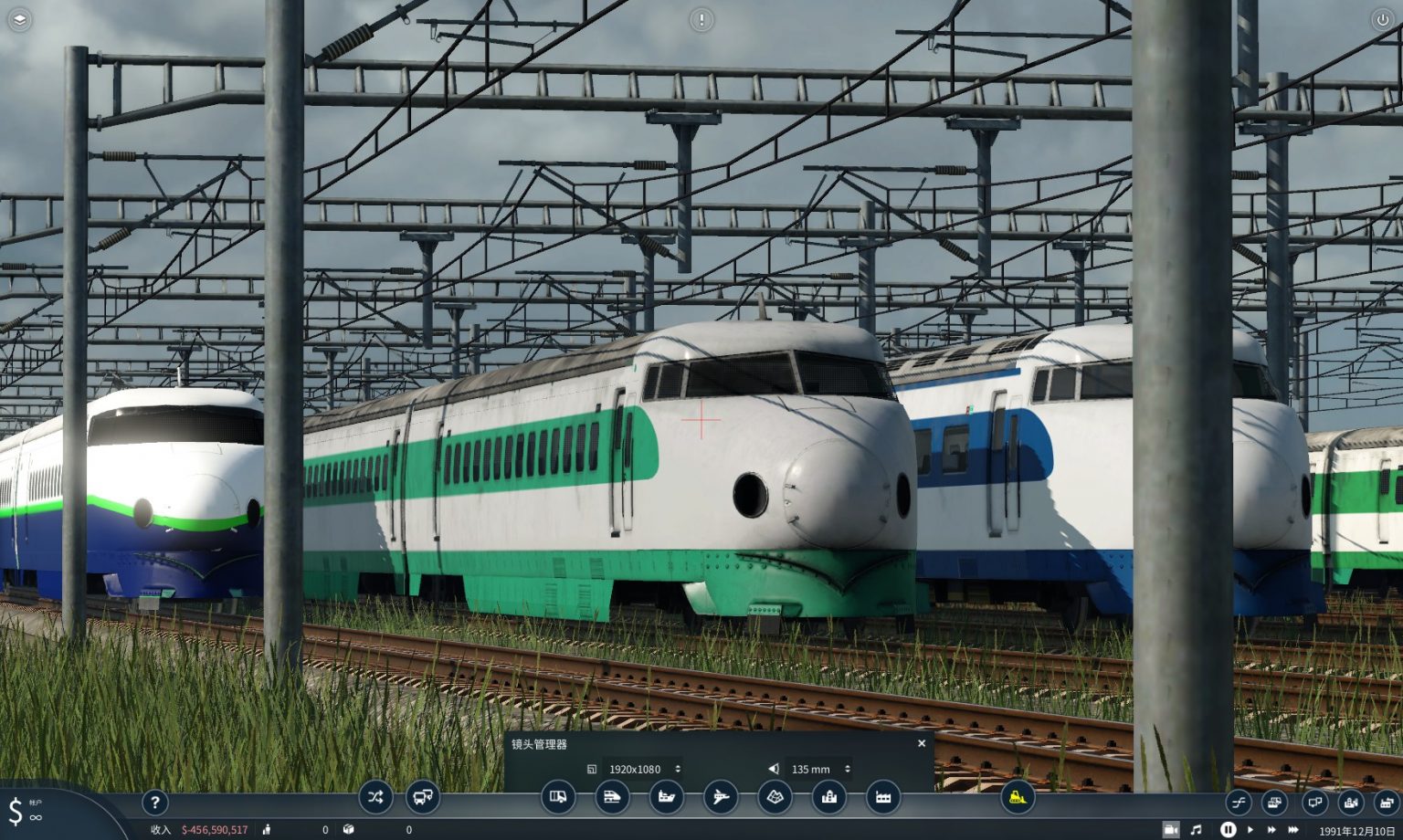Open the aircraft purchase menu
Screen dimensions: 1403x840
point(721,796)
